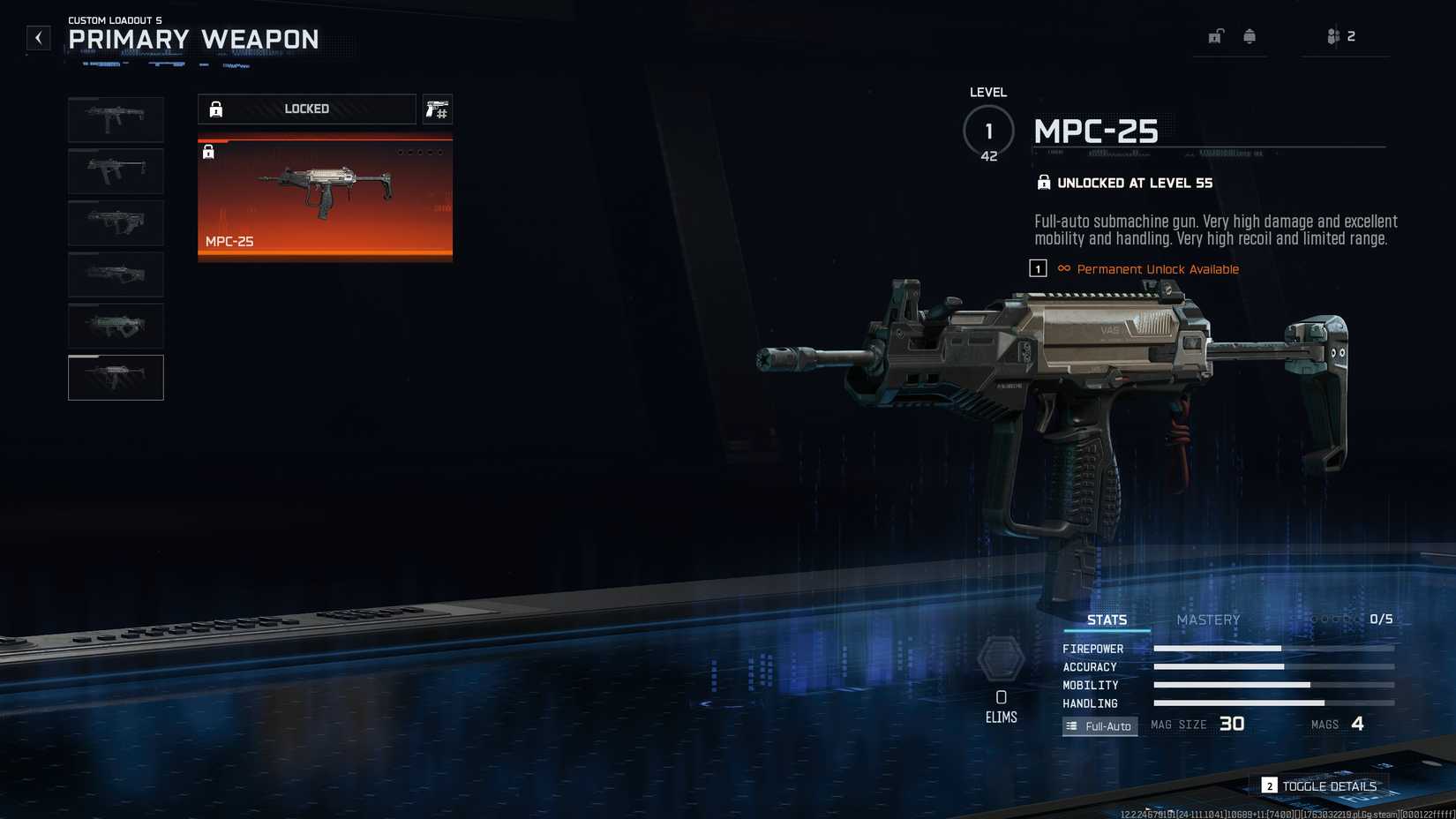Image resolution: width=1456 pixels, height=819 pixels.
Task: Click the pistol icon next to LOCKED banner
Action: tap(437, 109)
